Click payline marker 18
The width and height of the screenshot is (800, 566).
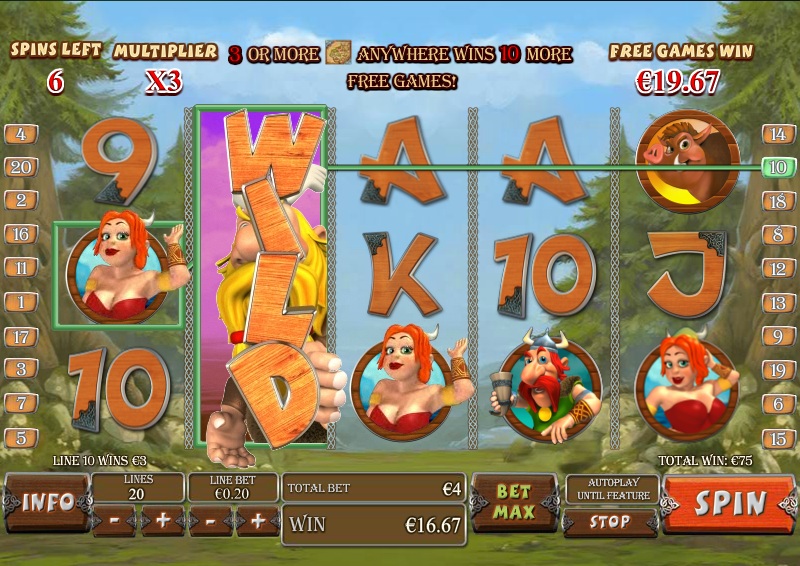[x=777, y=201]
